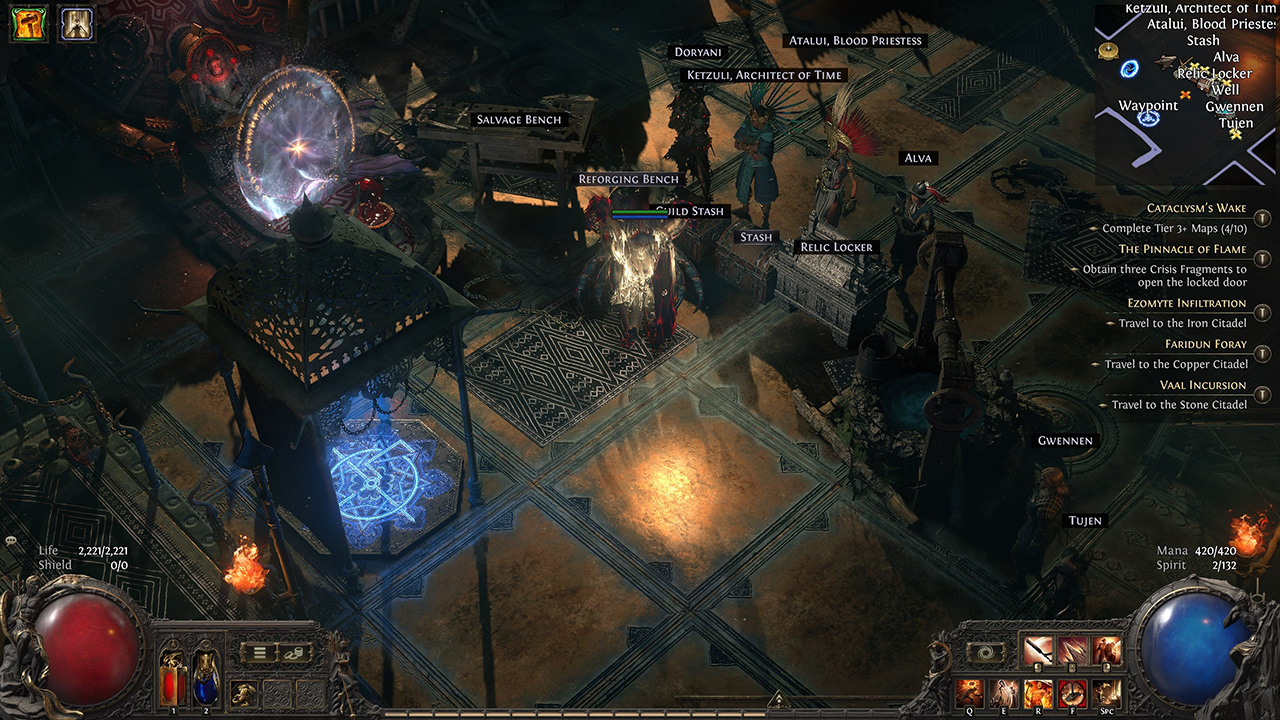Open the three-line game menu button
Viewport: 1280px width, 720px height.
(x=259, y=653)
